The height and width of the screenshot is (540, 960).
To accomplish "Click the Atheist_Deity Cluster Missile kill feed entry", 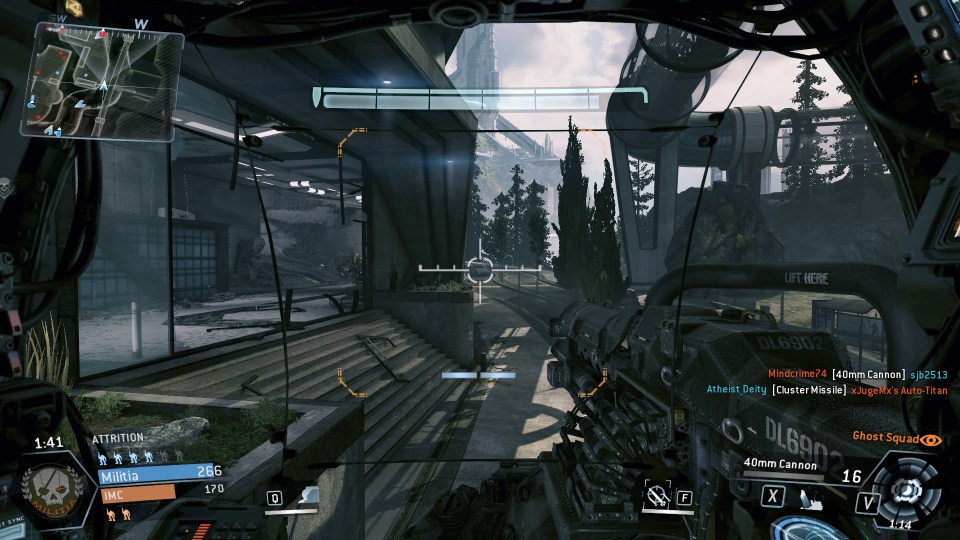I will [x=826, y=390].
